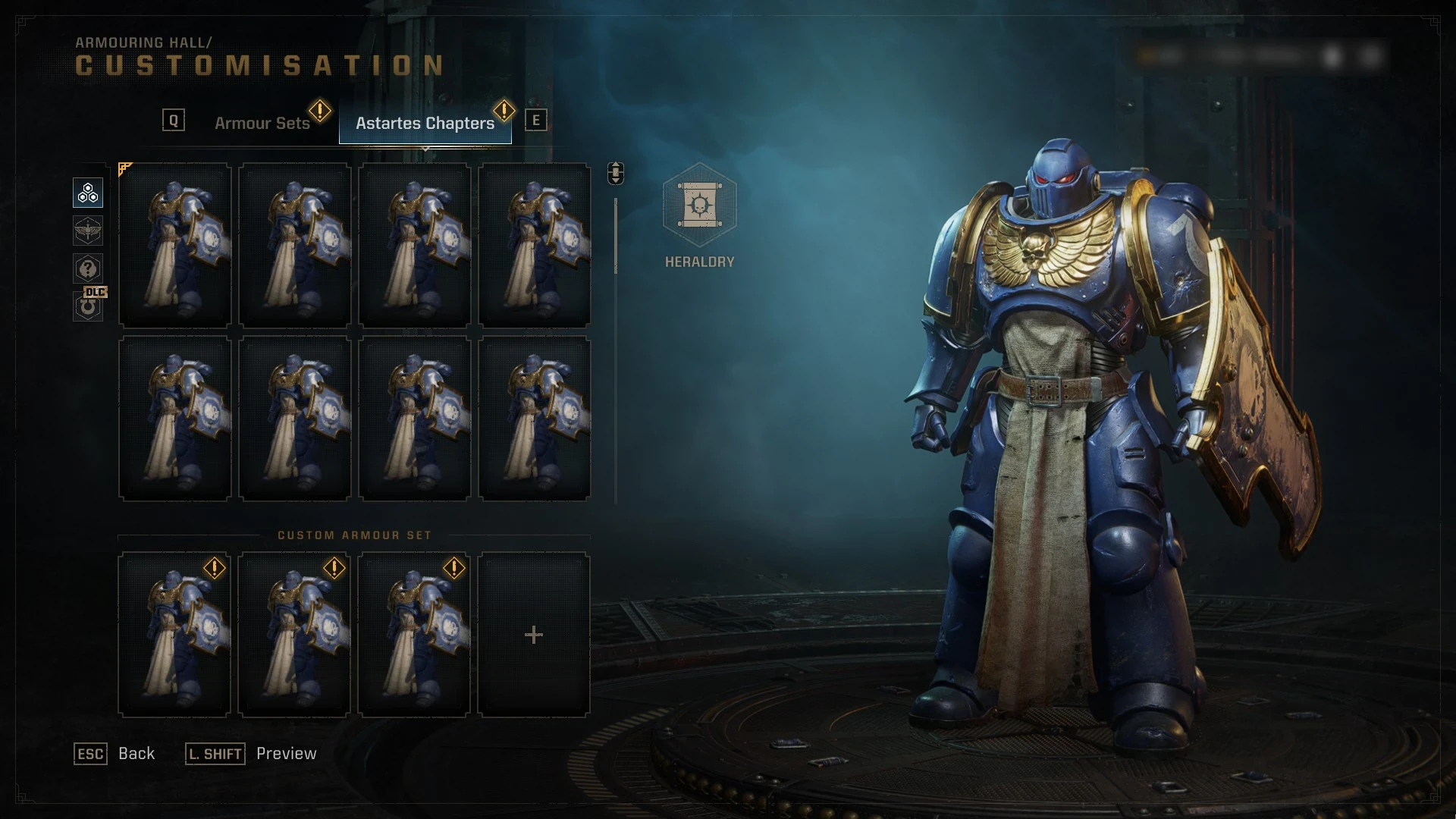Click the mouse scroll indicator icon

pyautogui.click(x=614, y=172)
